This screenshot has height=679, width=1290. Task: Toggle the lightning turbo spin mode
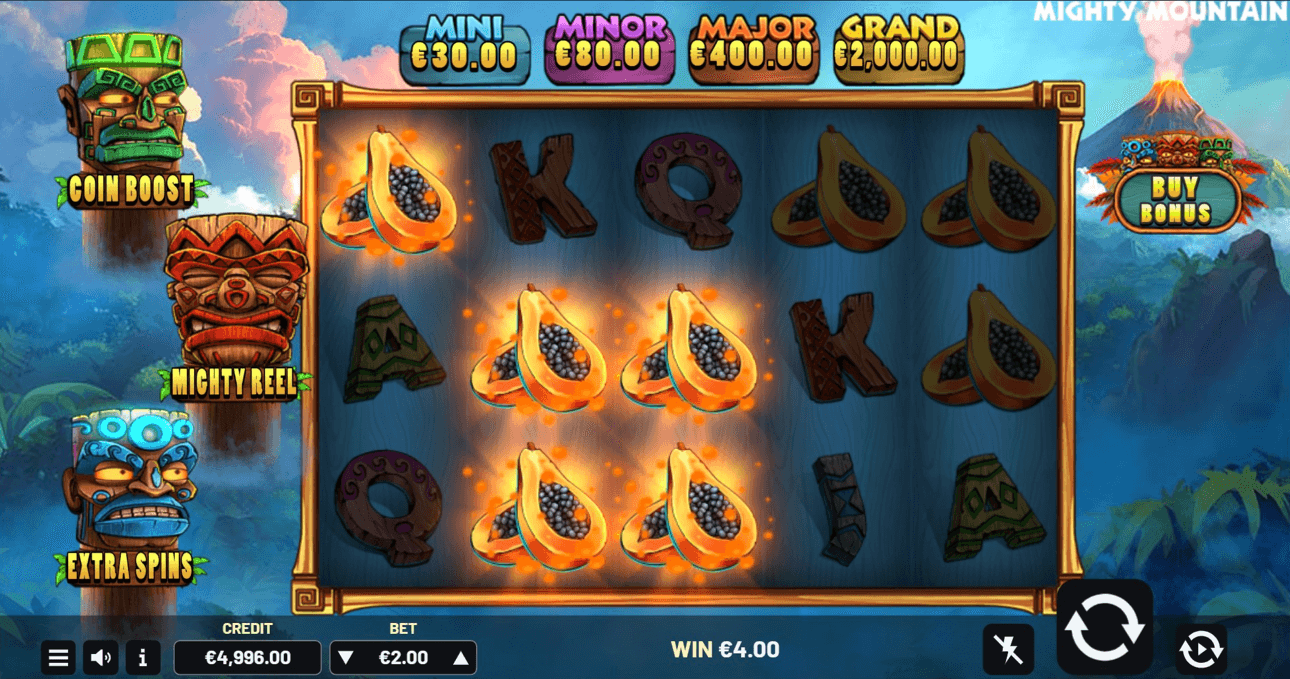[1008, 651]
